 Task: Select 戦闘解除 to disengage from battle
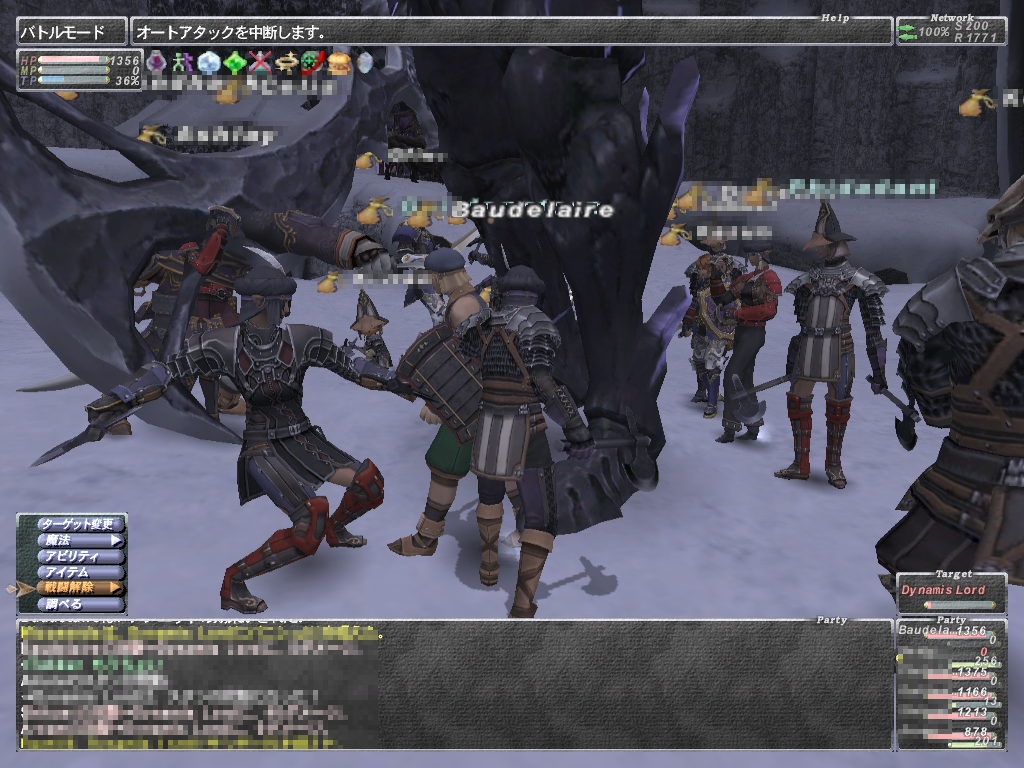click(81, 588)
